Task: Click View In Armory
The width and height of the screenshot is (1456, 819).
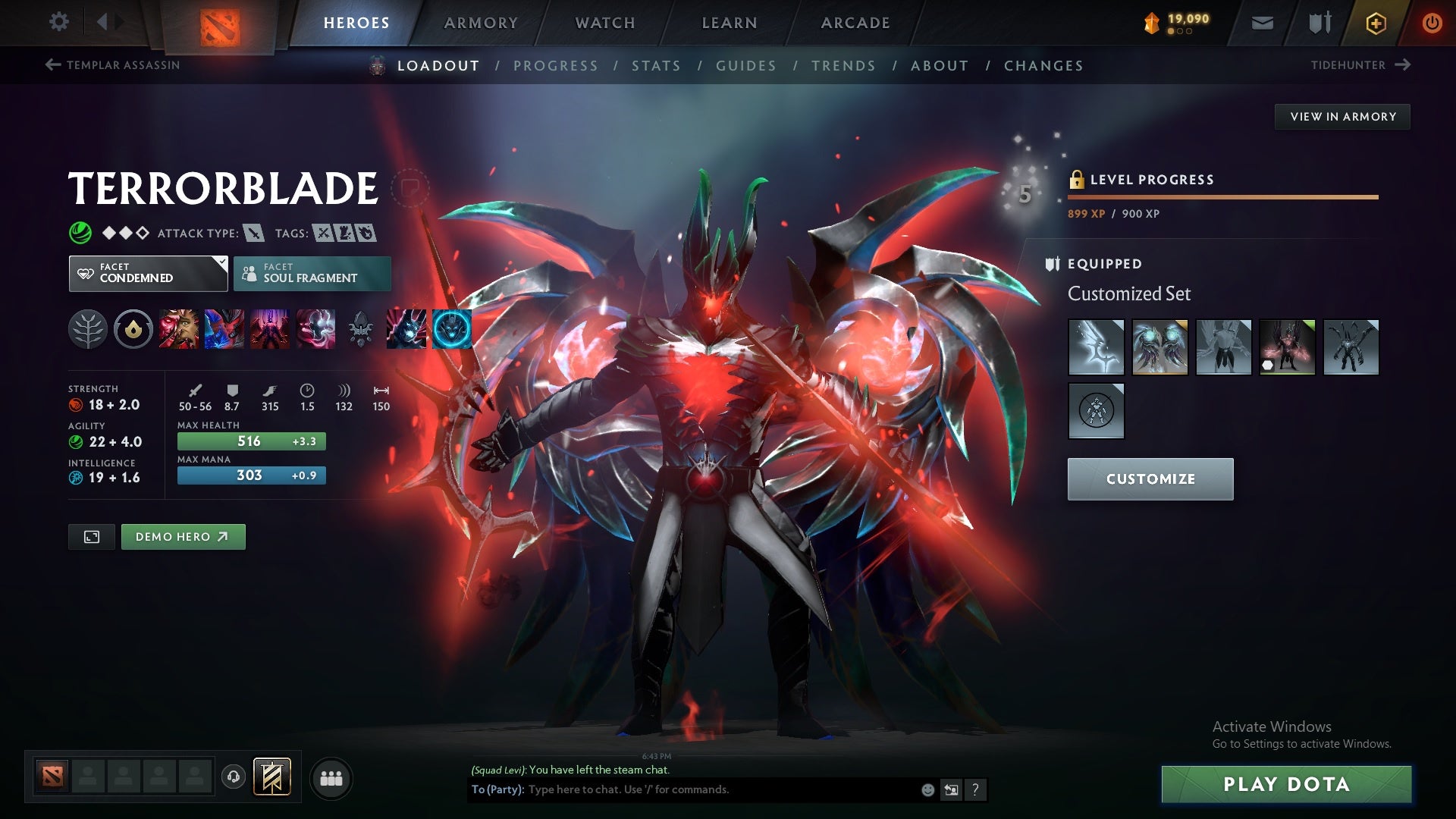Action: point(1343,116)
